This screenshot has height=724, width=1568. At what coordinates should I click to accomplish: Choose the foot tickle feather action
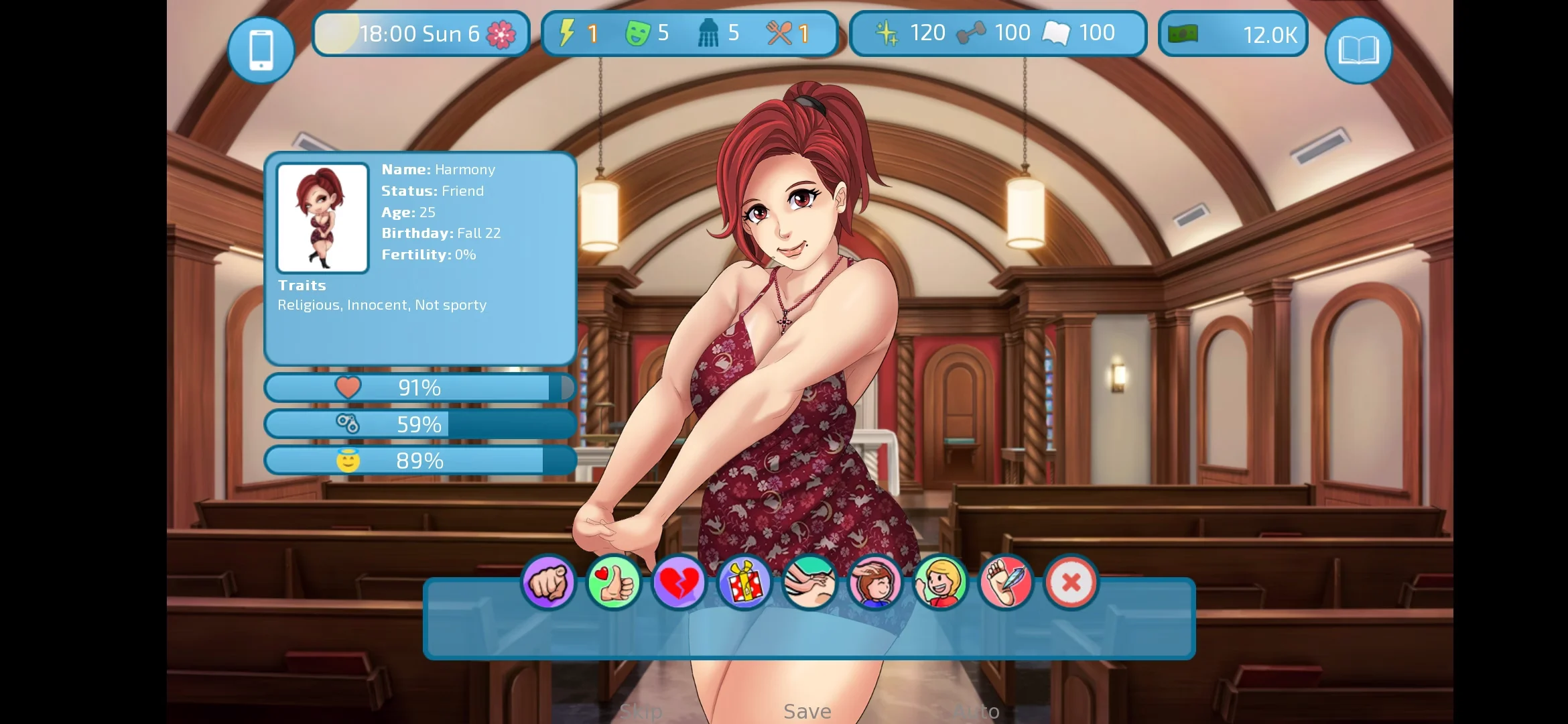coord(1005,582)
